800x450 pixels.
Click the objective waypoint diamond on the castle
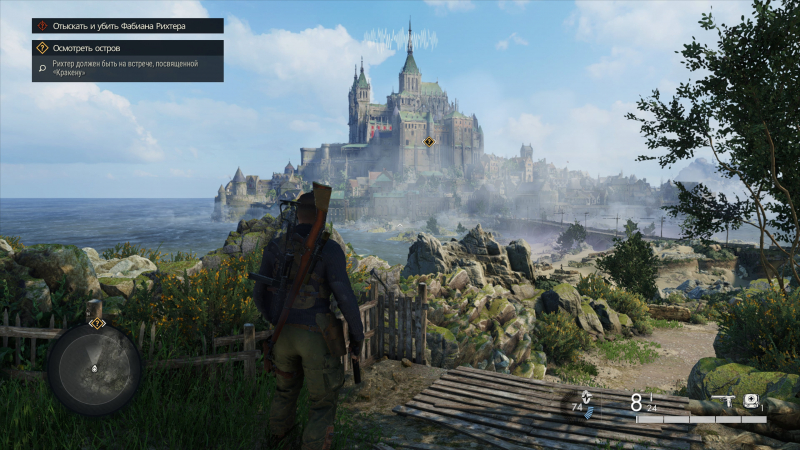(x=428, y=142)
